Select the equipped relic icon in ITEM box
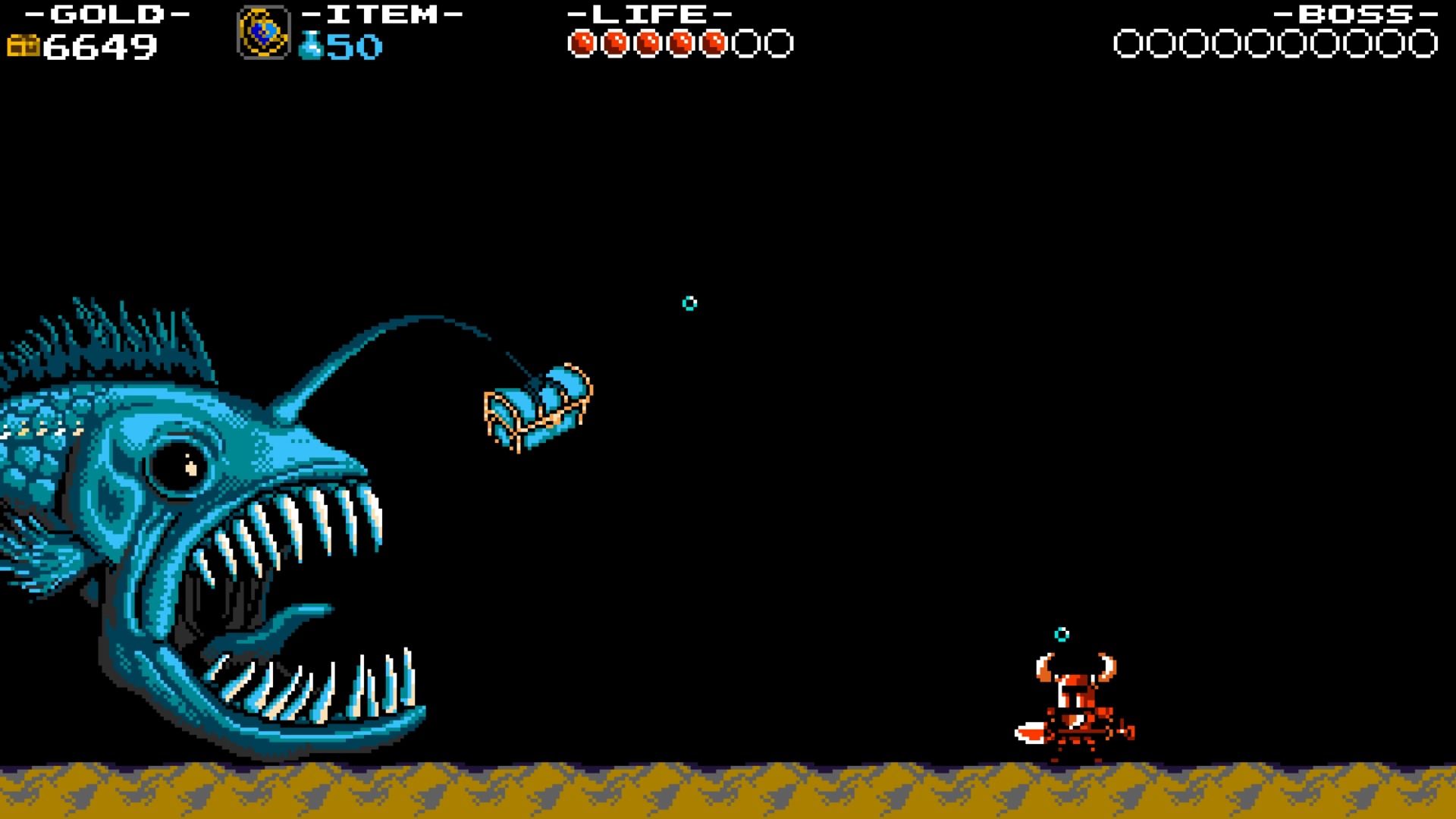Viewport: 1456px width, 819px height. click(x=263, y=32)
